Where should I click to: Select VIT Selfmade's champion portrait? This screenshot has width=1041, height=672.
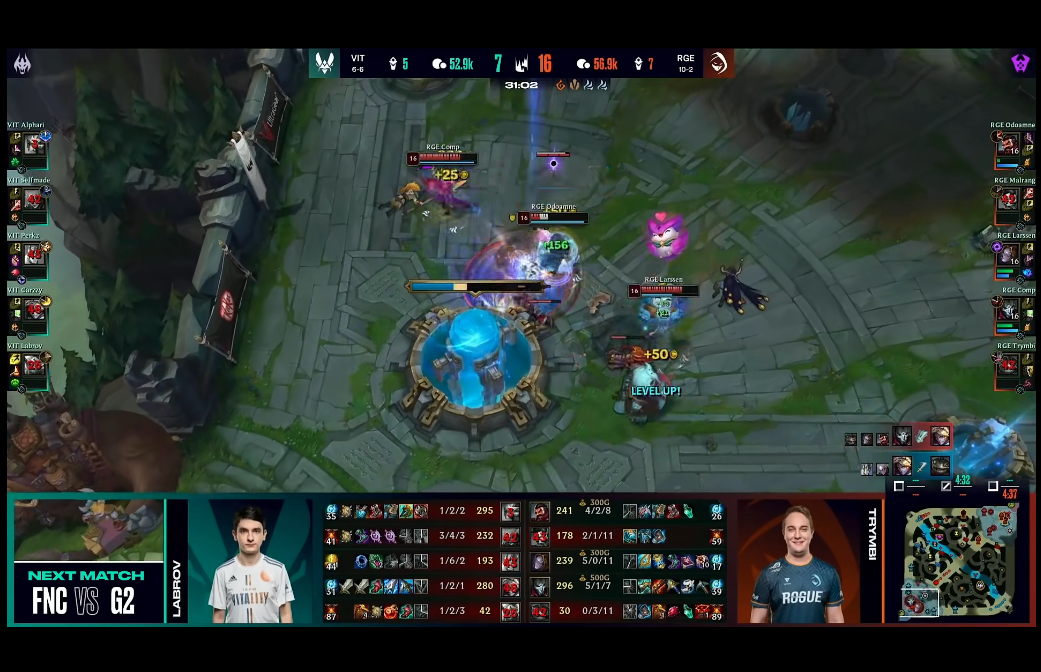pos(35,201)
